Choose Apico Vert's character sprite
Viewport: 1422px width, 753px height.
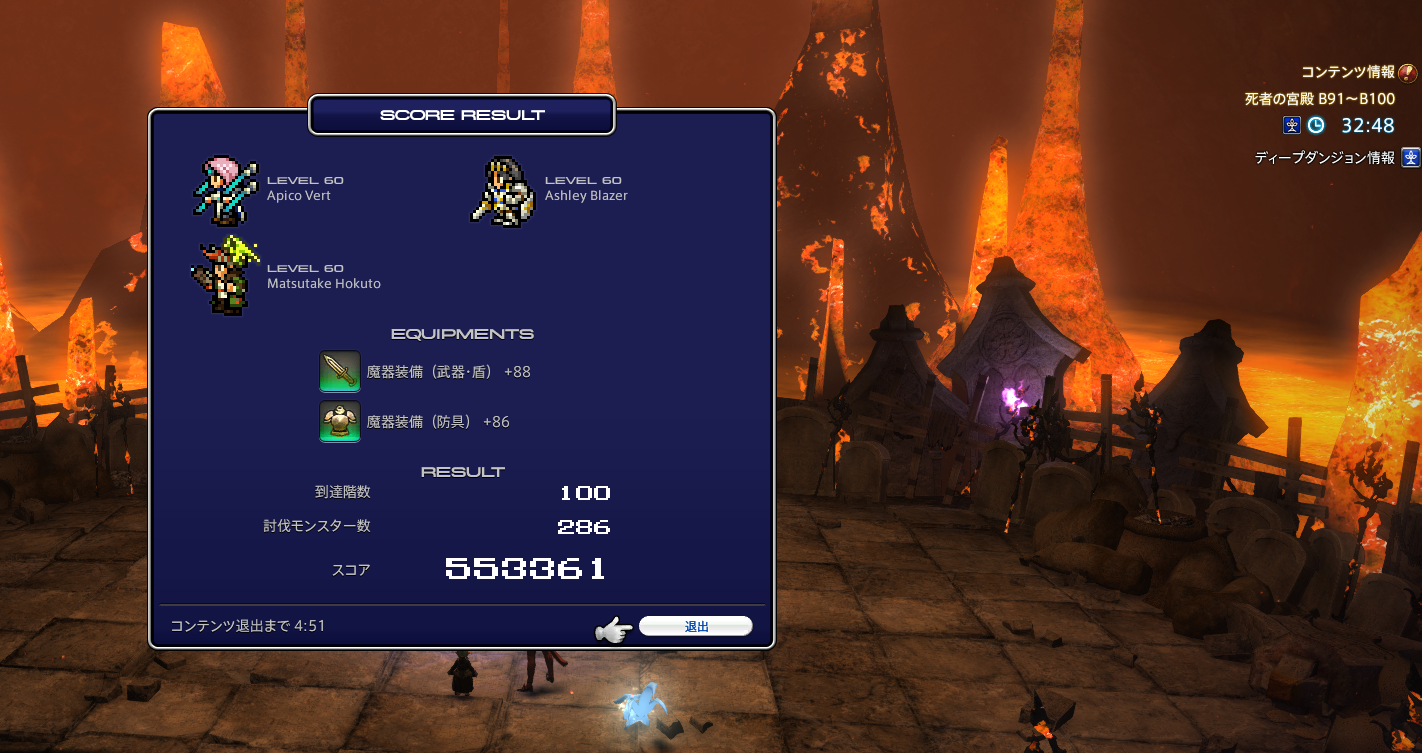click(x=225, y=190)
